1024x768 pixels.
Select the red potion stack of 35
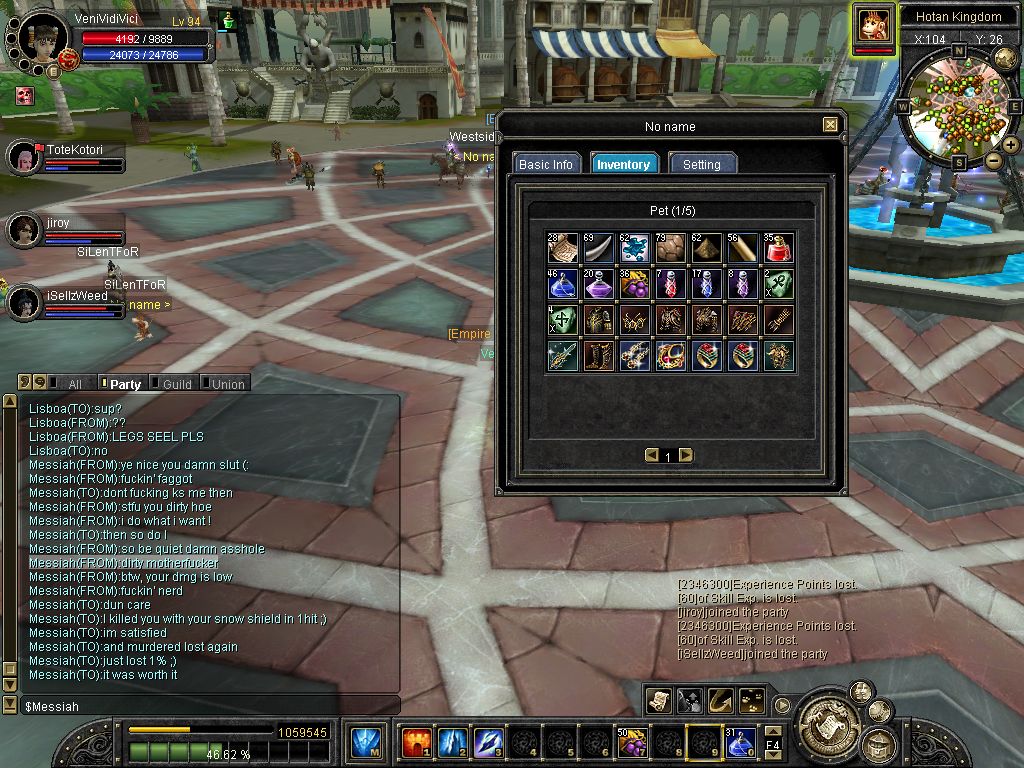point(778,248)
